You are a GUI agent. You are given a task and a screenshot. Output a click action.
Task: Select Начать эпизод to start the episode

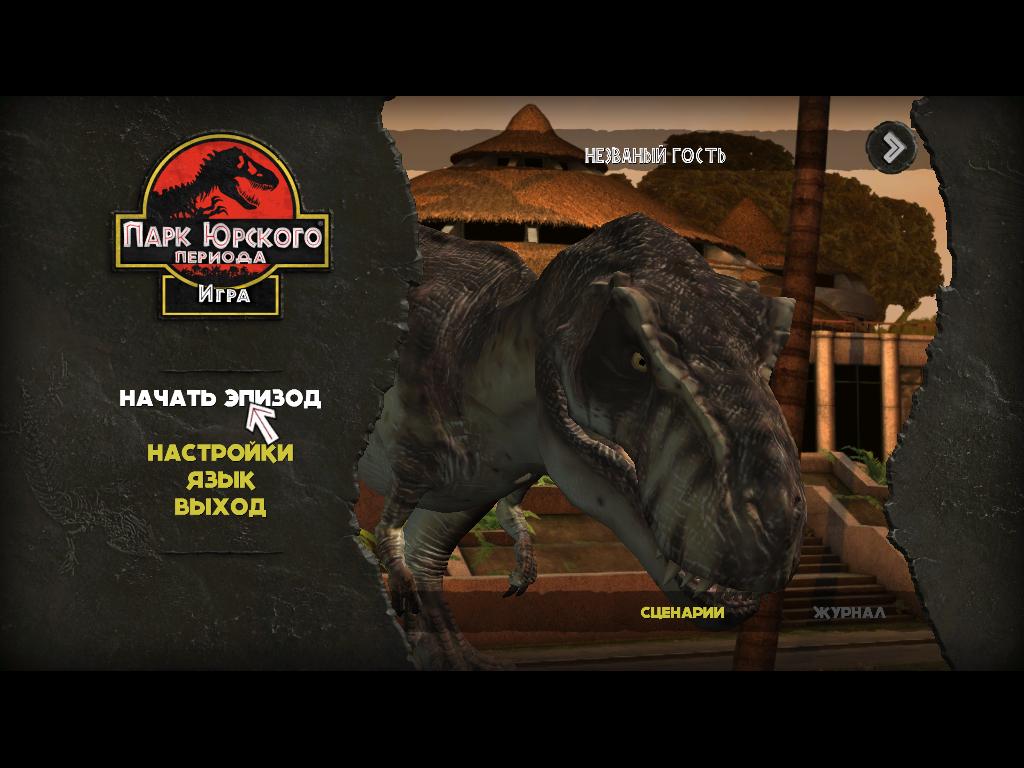coord(220,398)
